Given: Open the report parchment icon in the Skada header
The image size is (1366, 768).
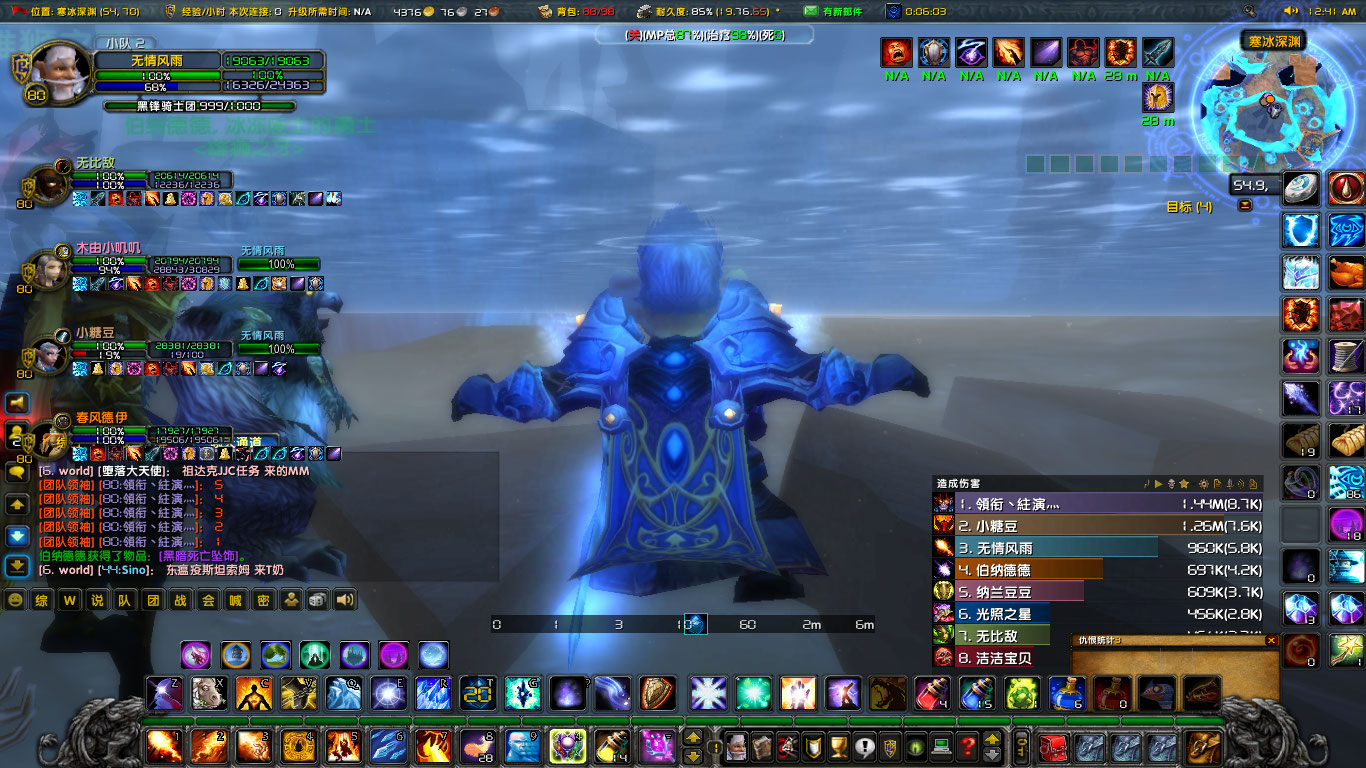Looking at the screenshot, I should [1217, 485].
